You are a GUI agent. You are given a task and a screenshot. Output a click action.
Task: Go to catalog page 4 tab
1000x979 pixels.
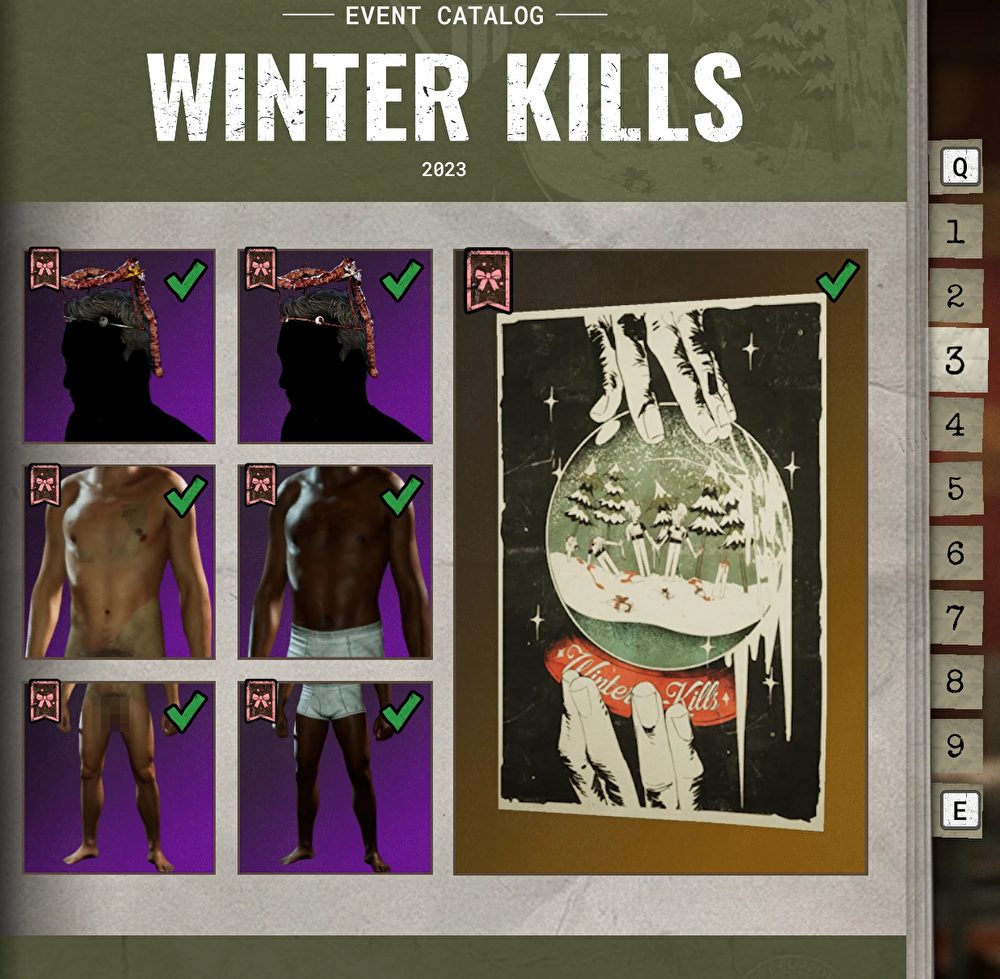tap(955, 424)
